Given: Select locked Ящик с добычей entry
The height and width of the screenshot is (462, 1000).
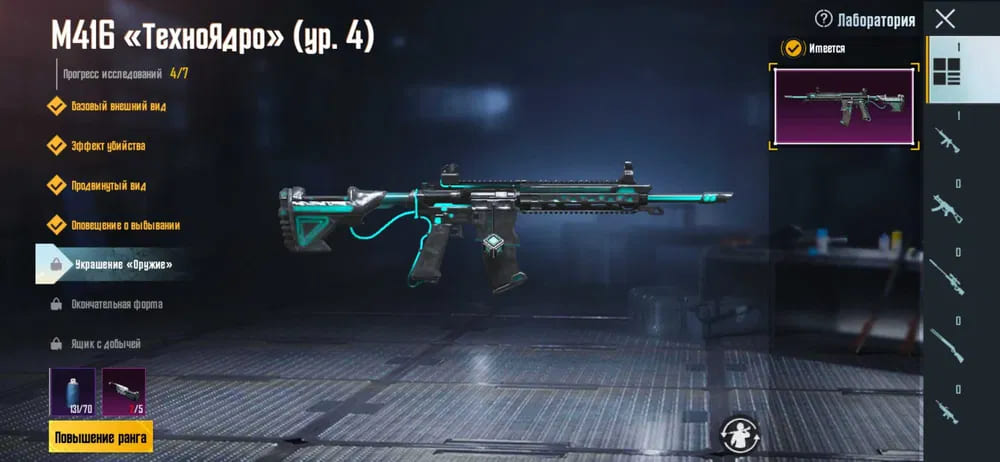Looking at the screenshot, I should (104, 344).
